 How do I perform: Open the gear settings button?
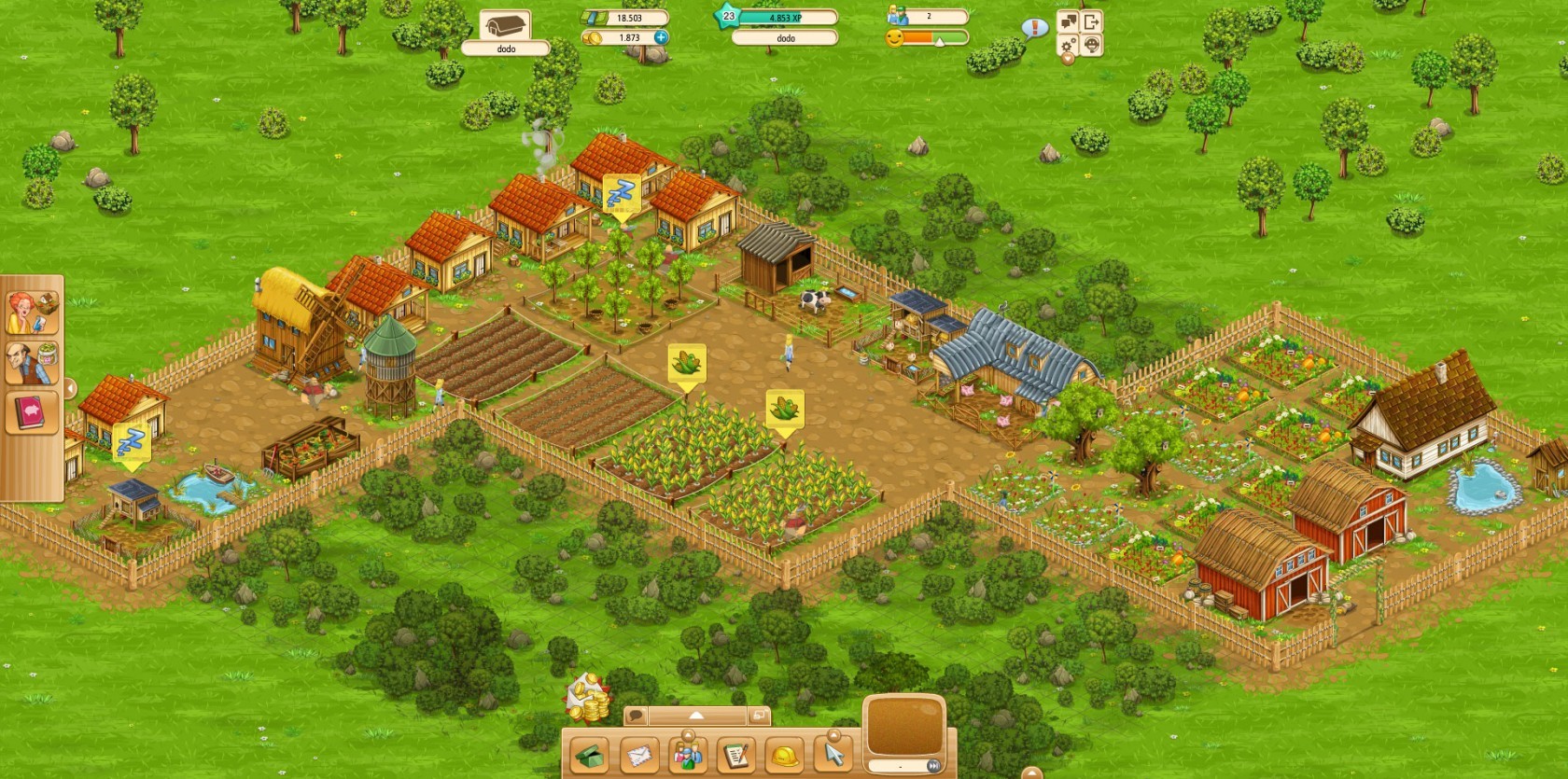[x=1069, y=45]
